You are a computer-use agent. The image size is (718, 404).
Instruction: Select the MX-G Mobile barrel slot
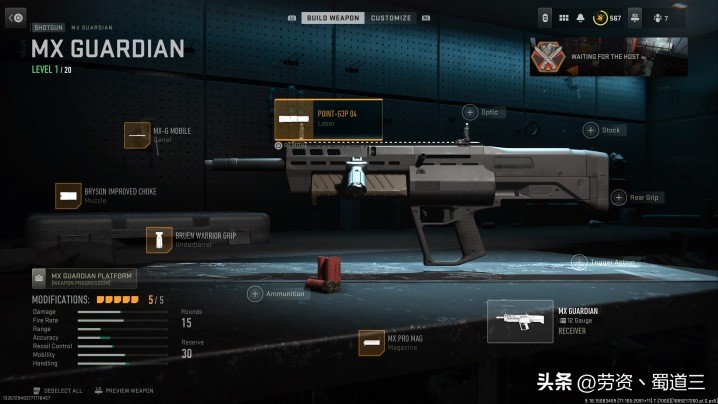click(x=137, y=135)
